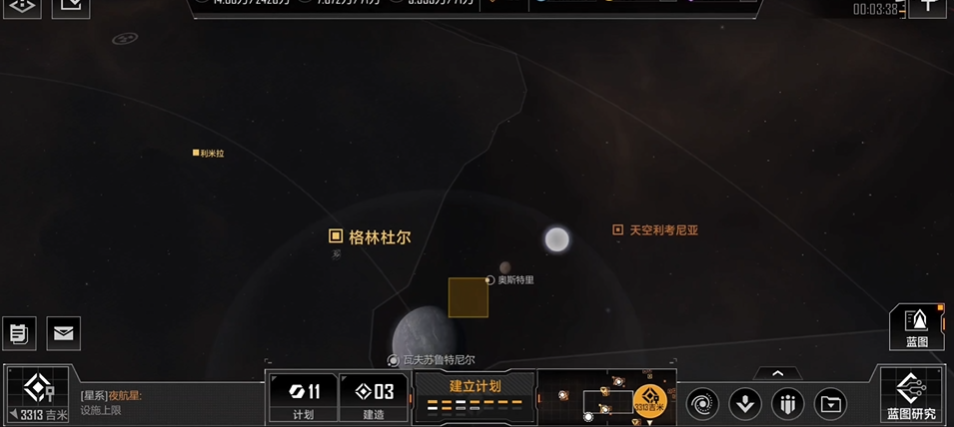Open the folder icon button
Screen dimensions: 954x427
pyautogui.click(x=831, y=404)
